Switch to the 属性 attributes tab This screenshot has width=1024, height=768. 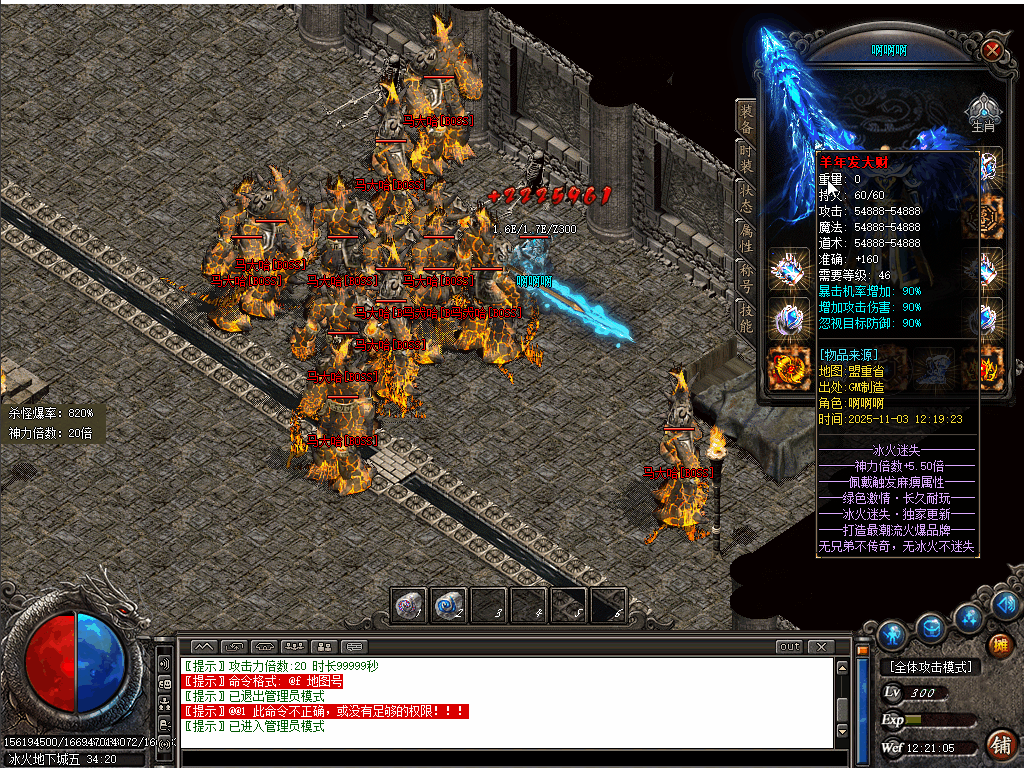click(x=746, y=236)
